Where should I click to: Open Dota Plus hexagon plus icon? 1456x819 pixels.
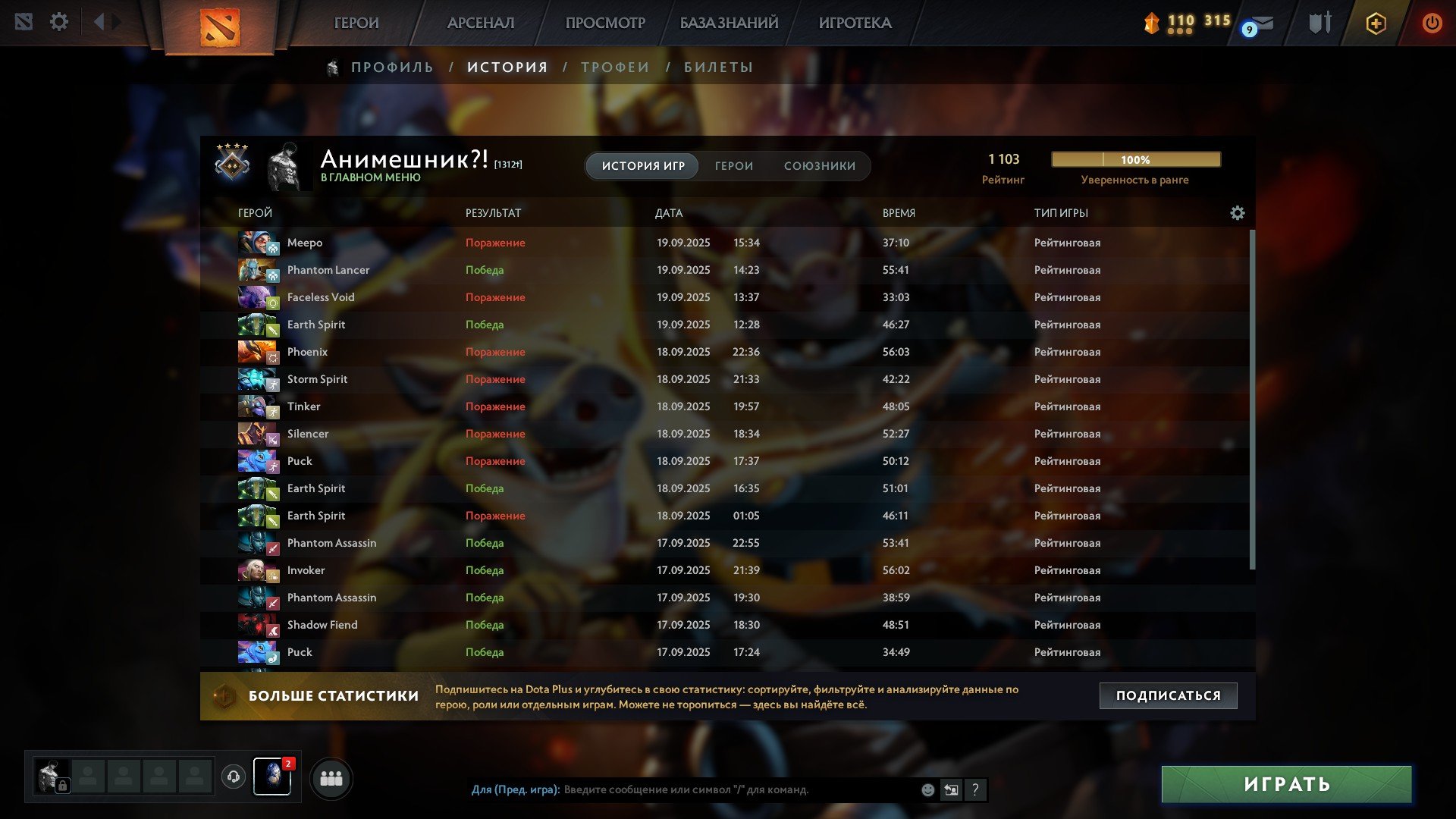coord(1375,23)
